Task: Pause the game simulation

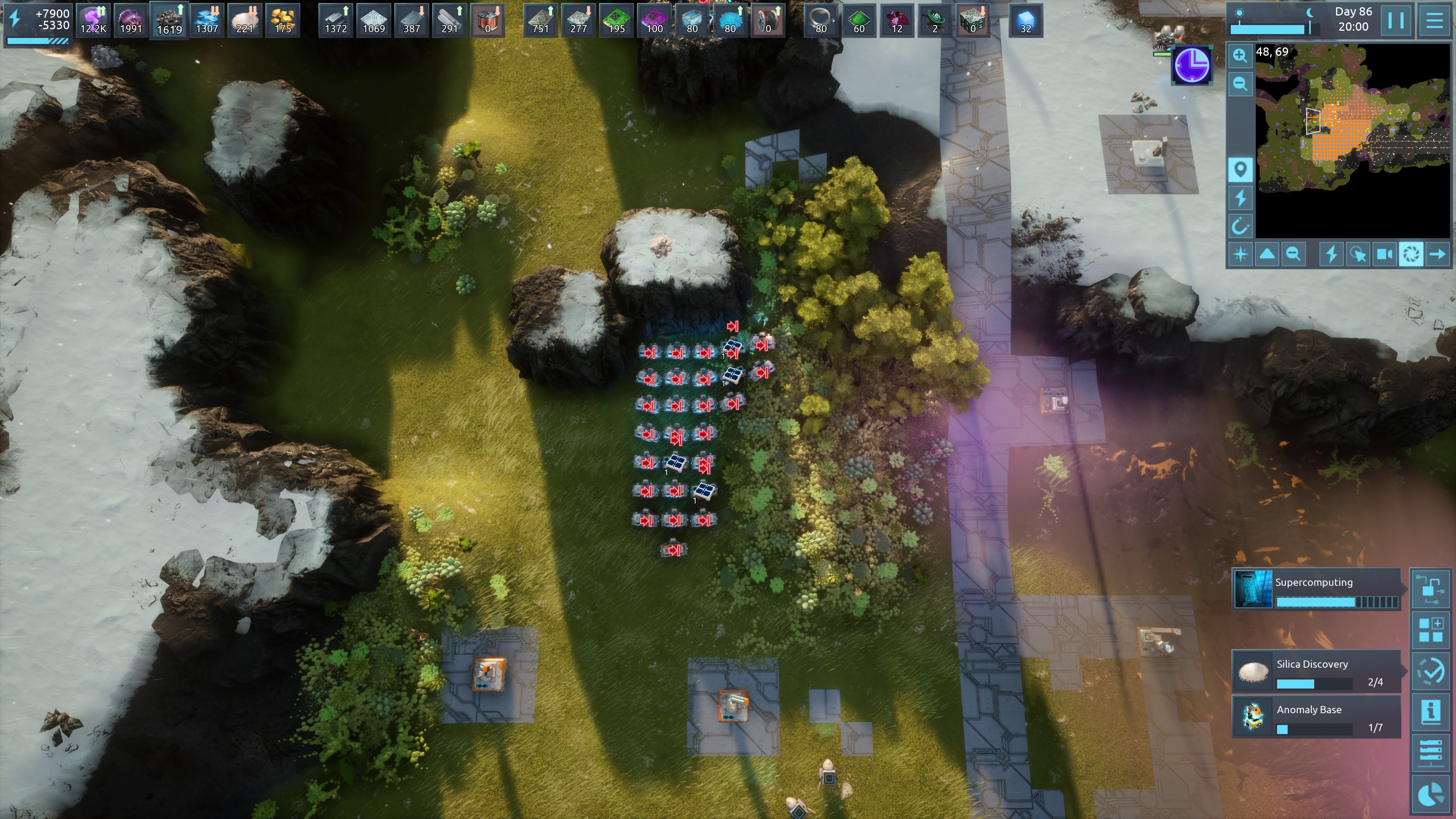Action: point(1395,20)
